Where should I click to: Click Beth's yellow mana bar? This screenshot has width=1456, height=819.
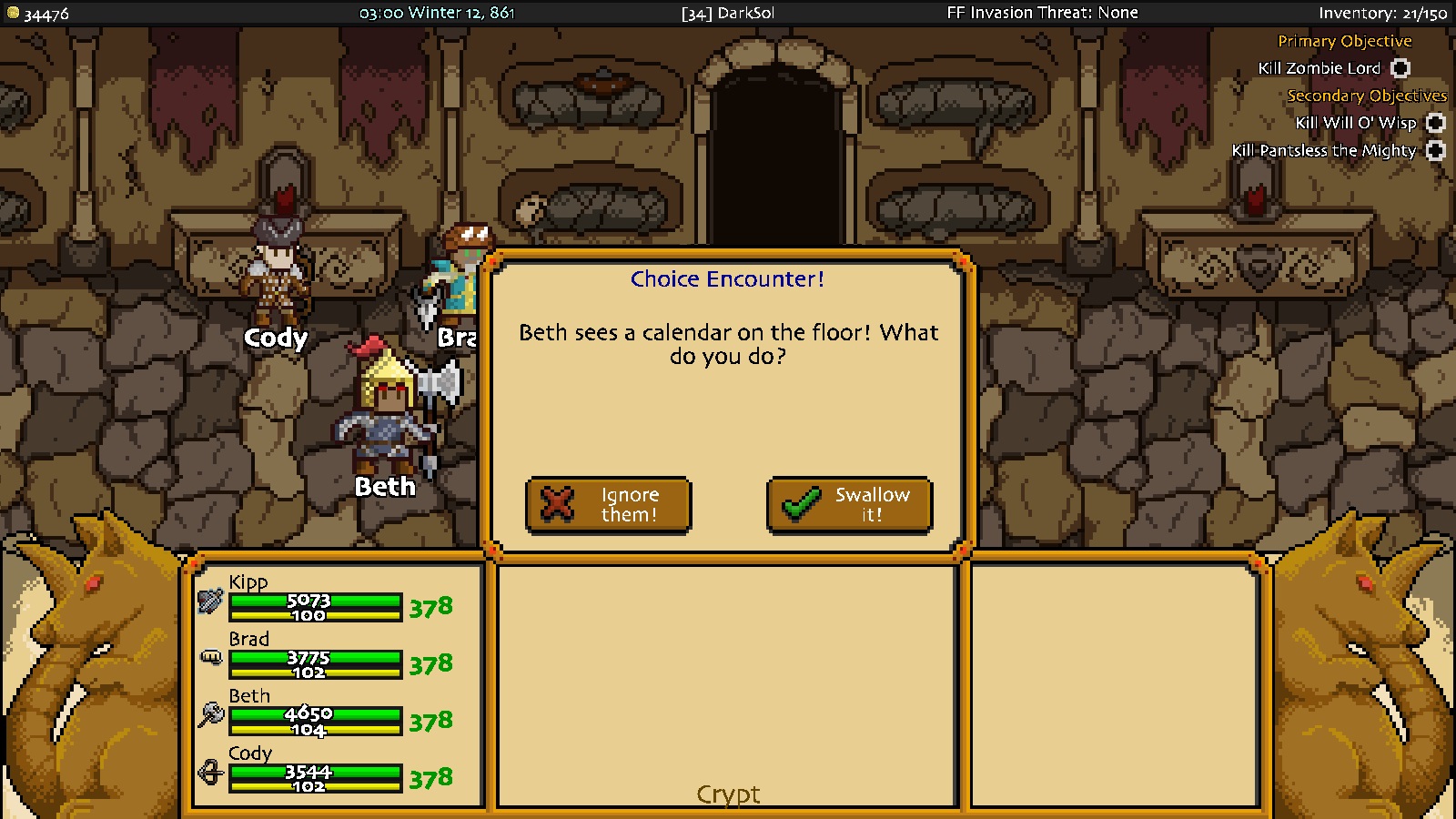(x=316, y=731)
